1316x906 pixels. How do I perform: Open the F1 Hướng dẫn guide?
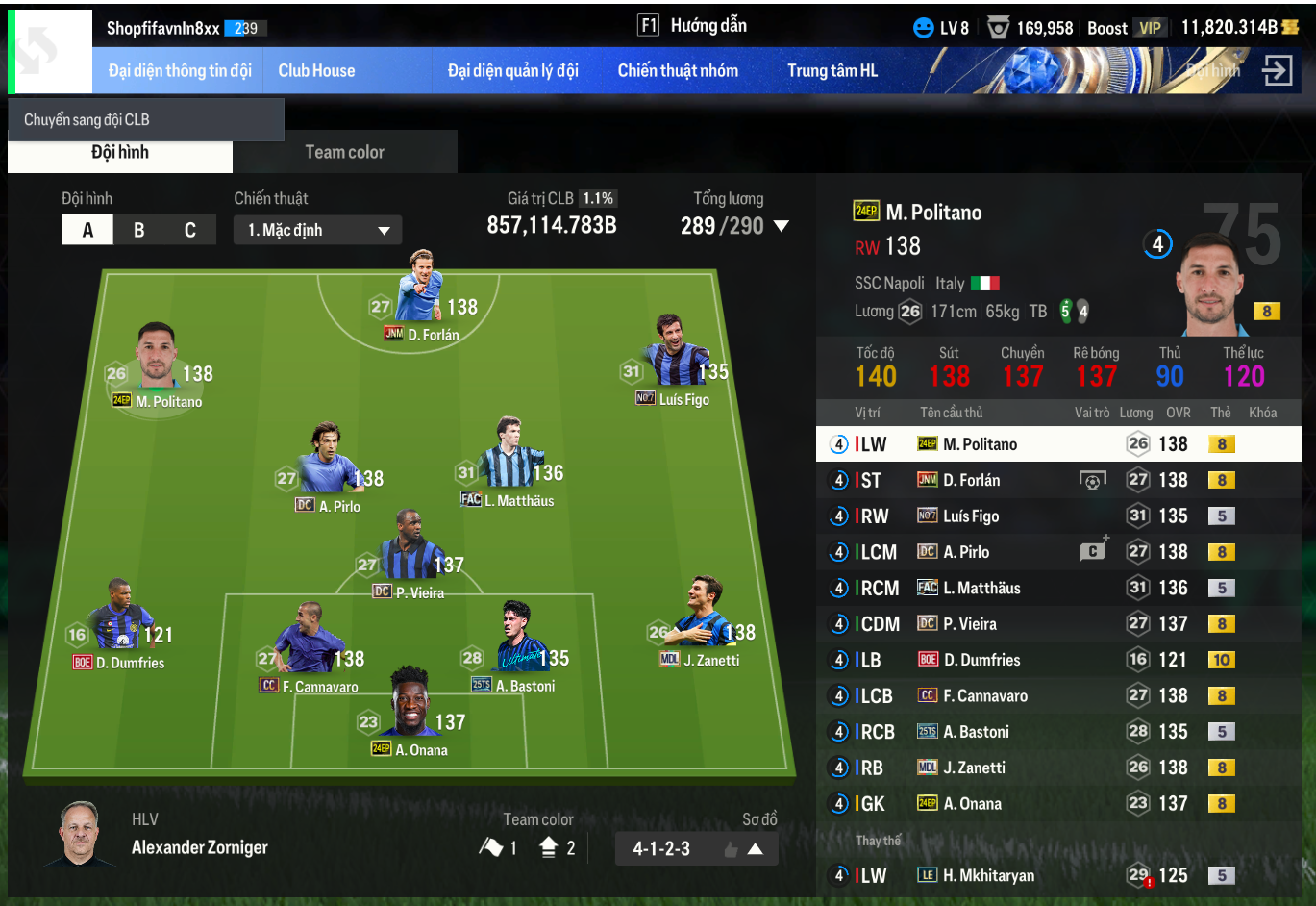pos(692,26)
